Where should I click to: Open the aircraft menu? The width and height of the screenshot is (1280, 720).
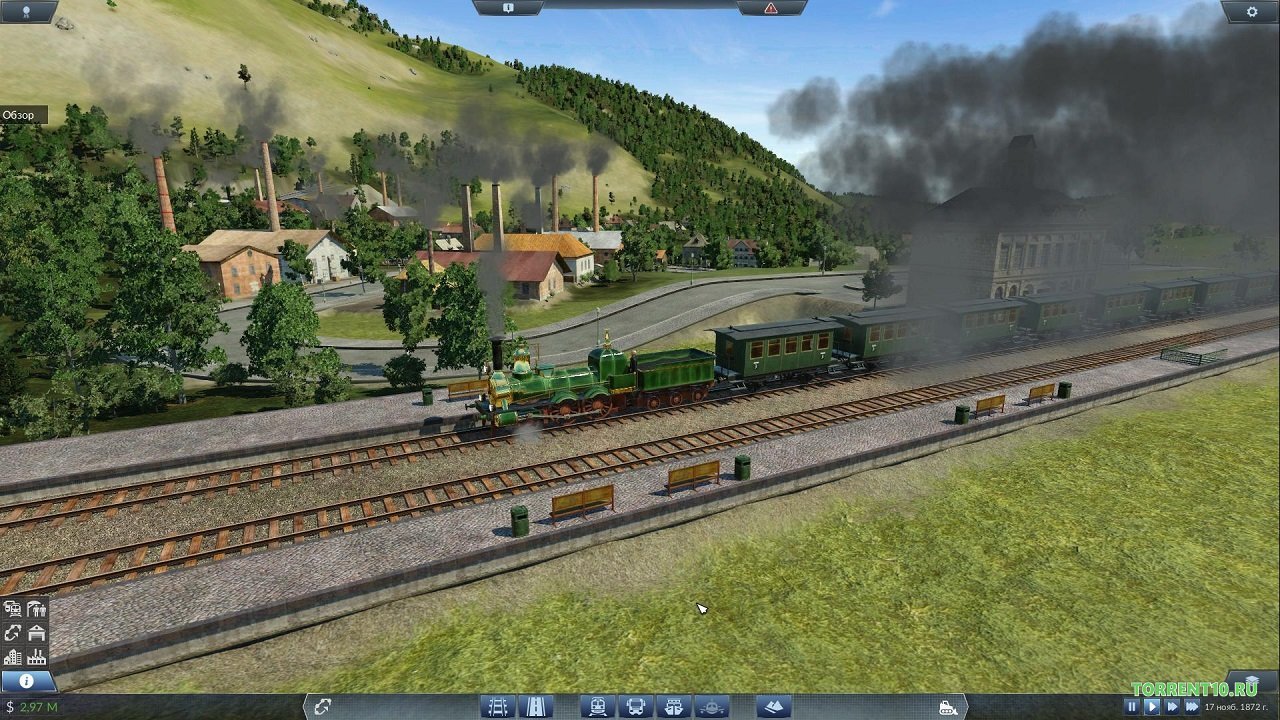710,706
